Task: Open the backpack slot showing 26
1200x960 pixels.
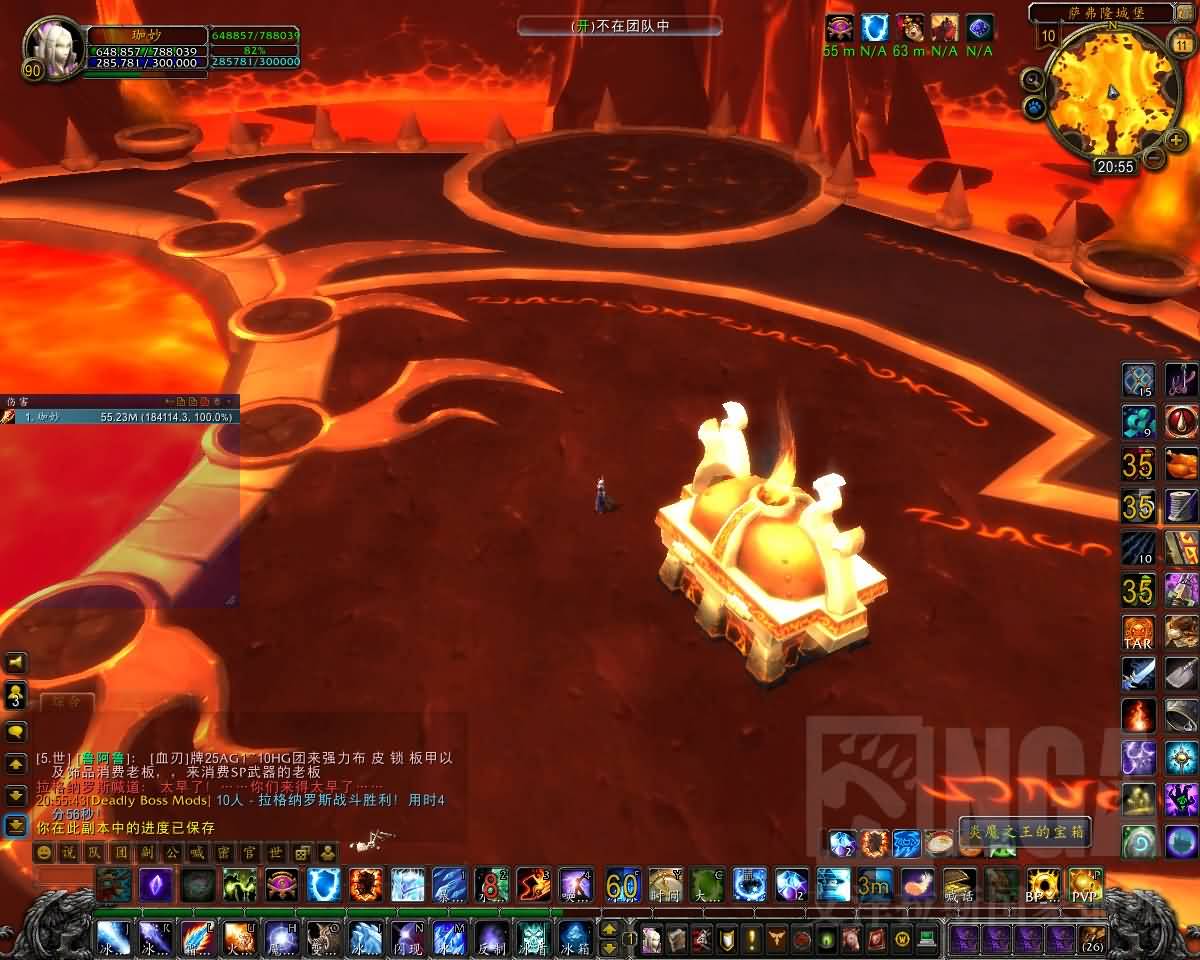Action: (x=1093, y=939)
